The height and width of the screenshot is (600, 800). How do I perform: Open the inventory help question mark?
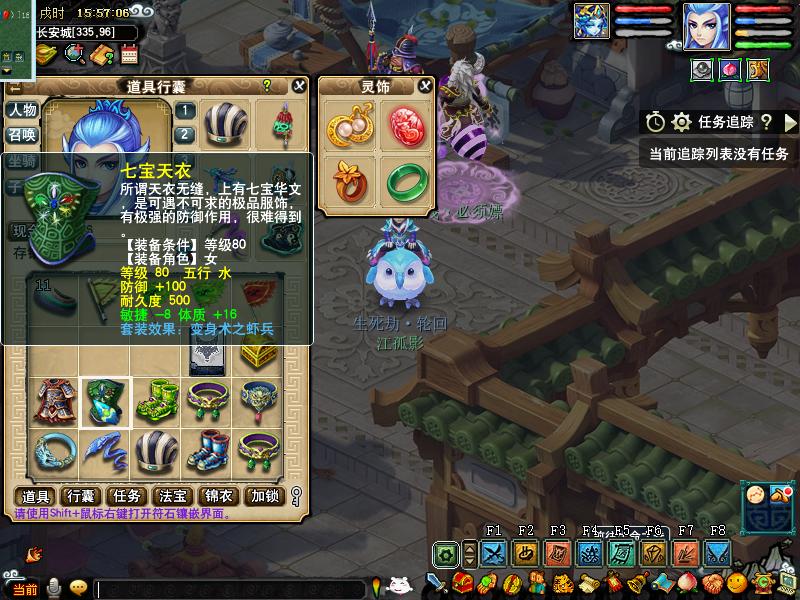267,86
